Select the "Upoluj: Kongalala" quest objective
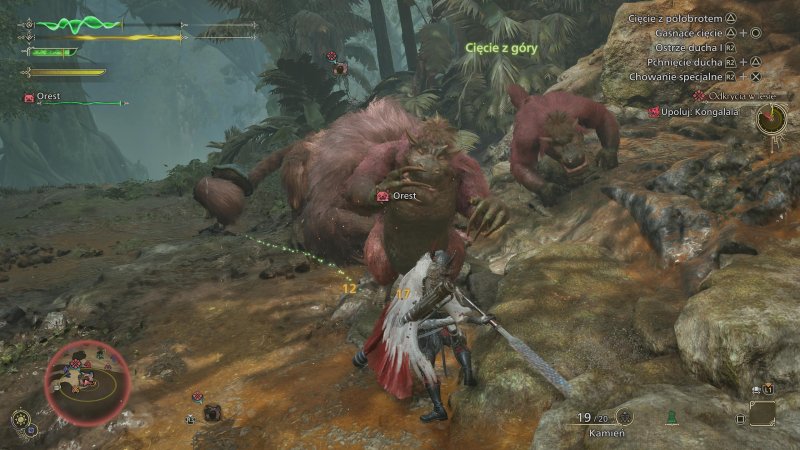The width and height of the screenshot is (800, 450). tap(701, 111)
